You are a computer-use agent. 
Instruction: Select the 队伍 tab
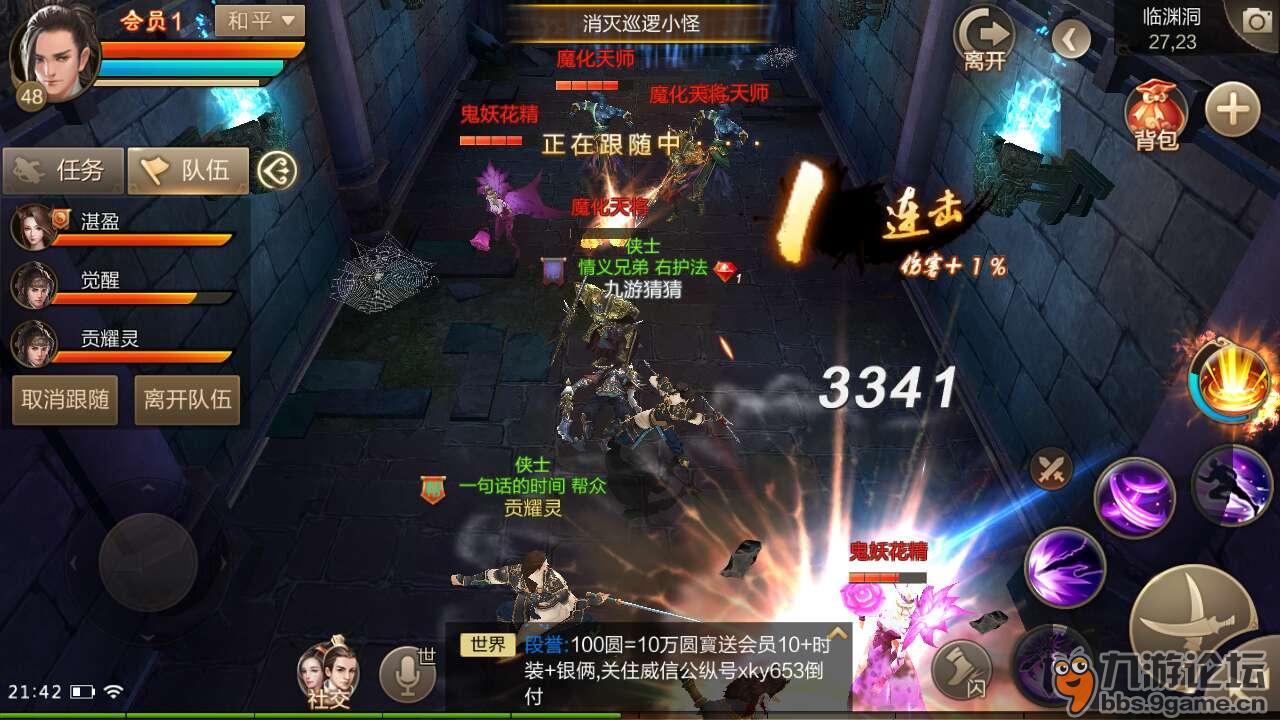click(188, 170)
